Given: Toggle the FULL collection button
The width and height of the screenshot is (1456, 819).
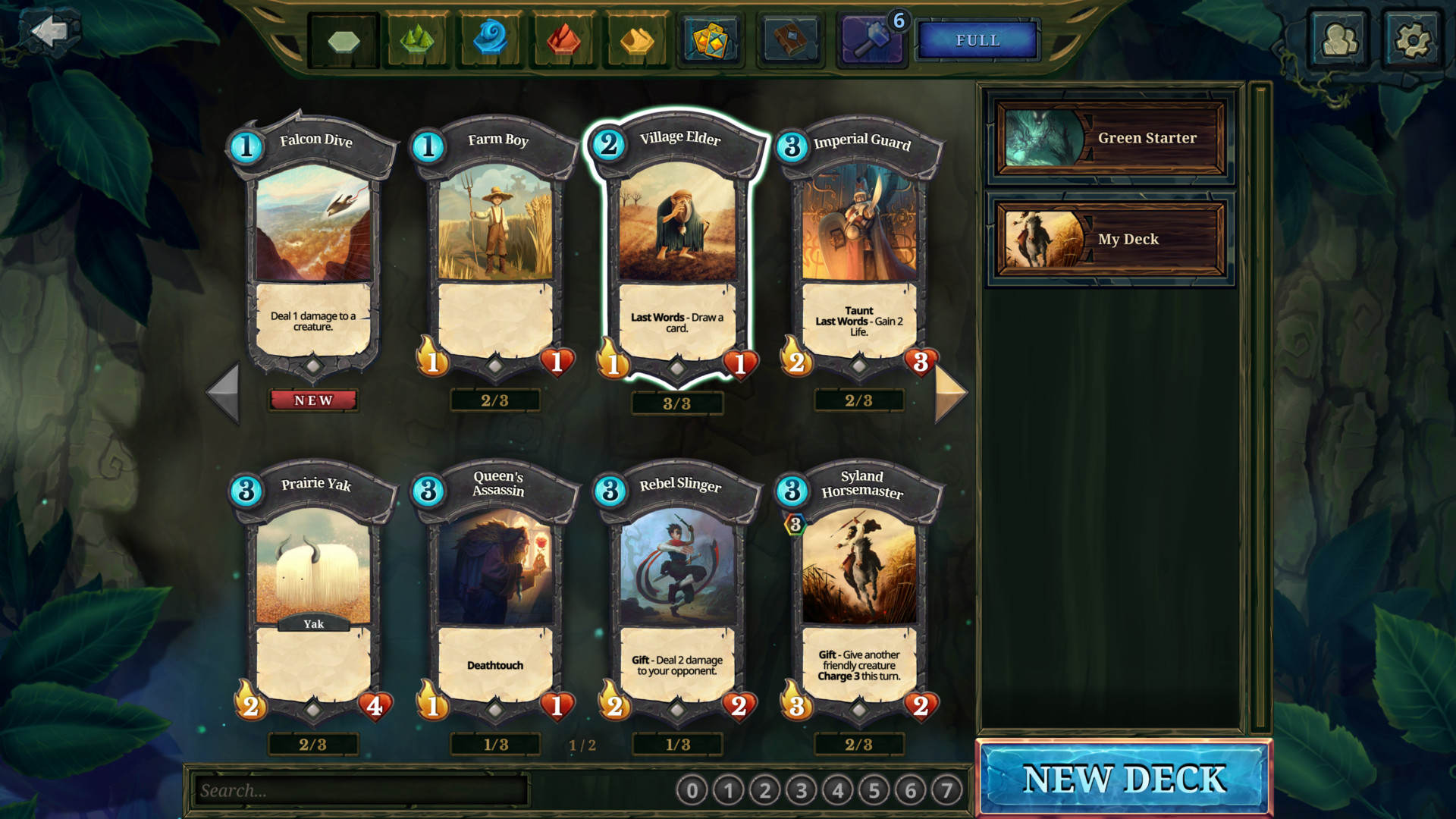Looking at the screenshot, I should point(977,40).
